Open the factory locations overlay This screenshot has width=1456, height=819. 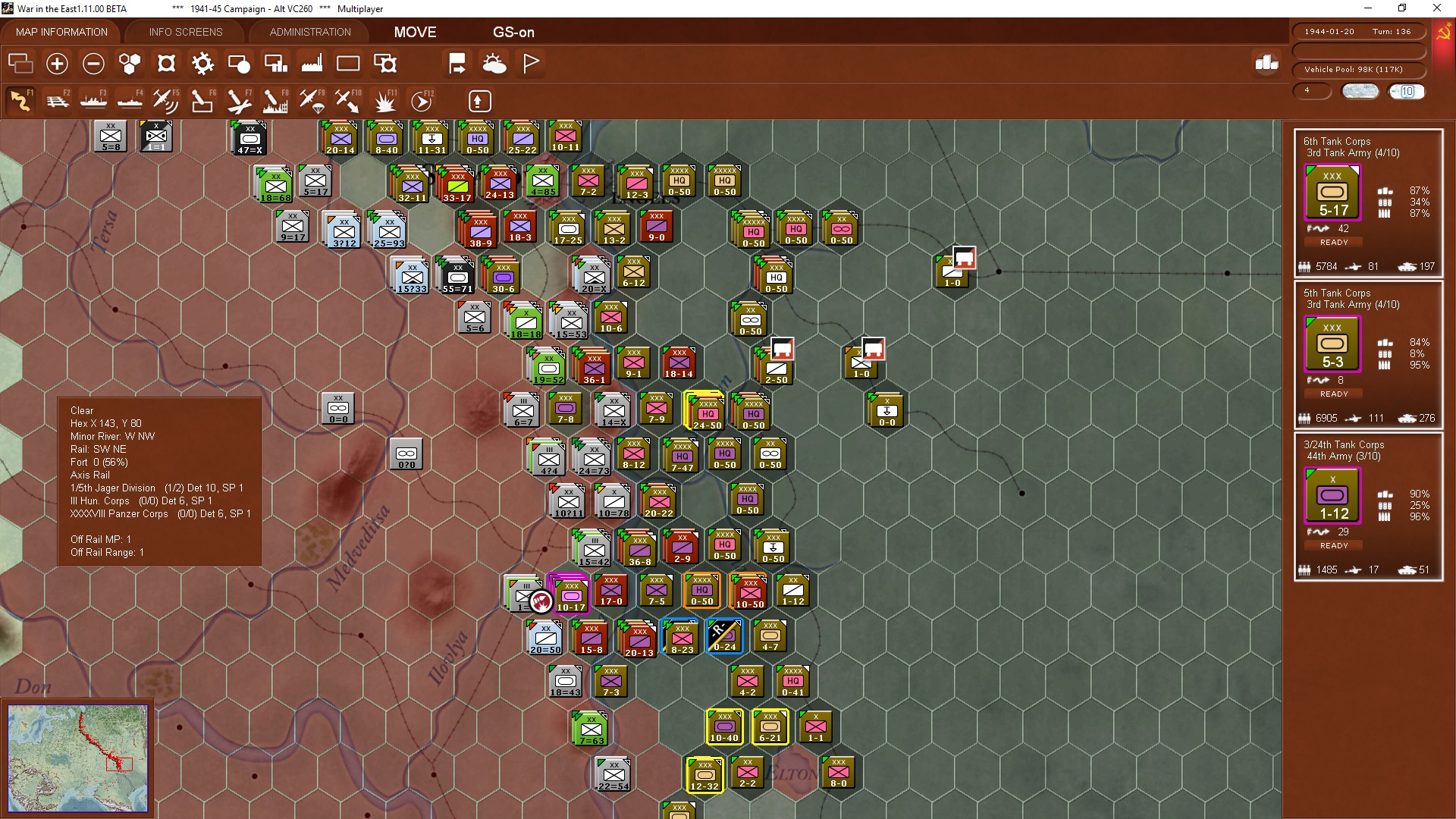click(311, 64)
